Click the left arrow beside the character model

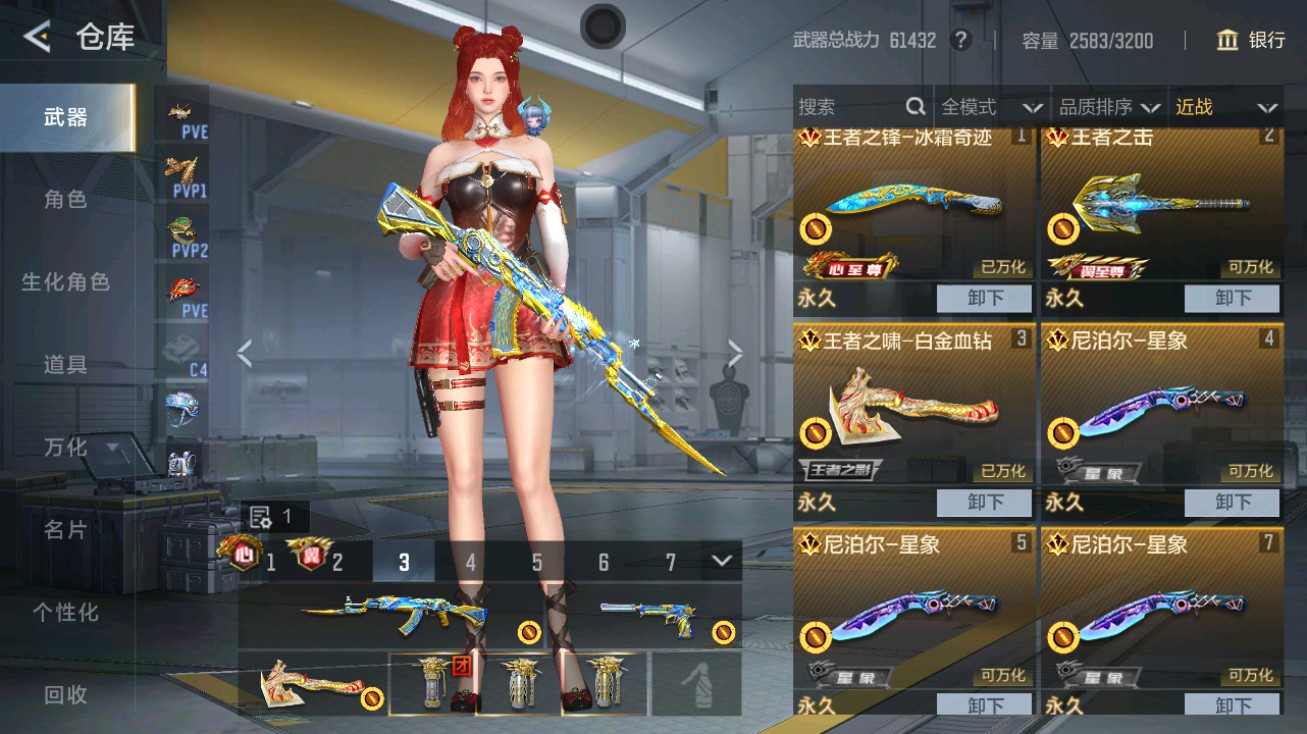coord(243,354)
